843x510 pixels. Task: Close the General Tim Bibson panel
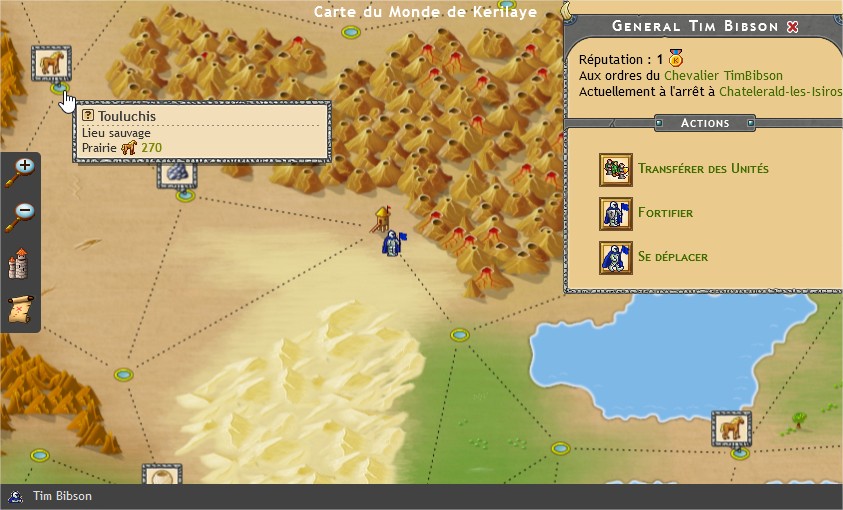(x=793, y=27)
